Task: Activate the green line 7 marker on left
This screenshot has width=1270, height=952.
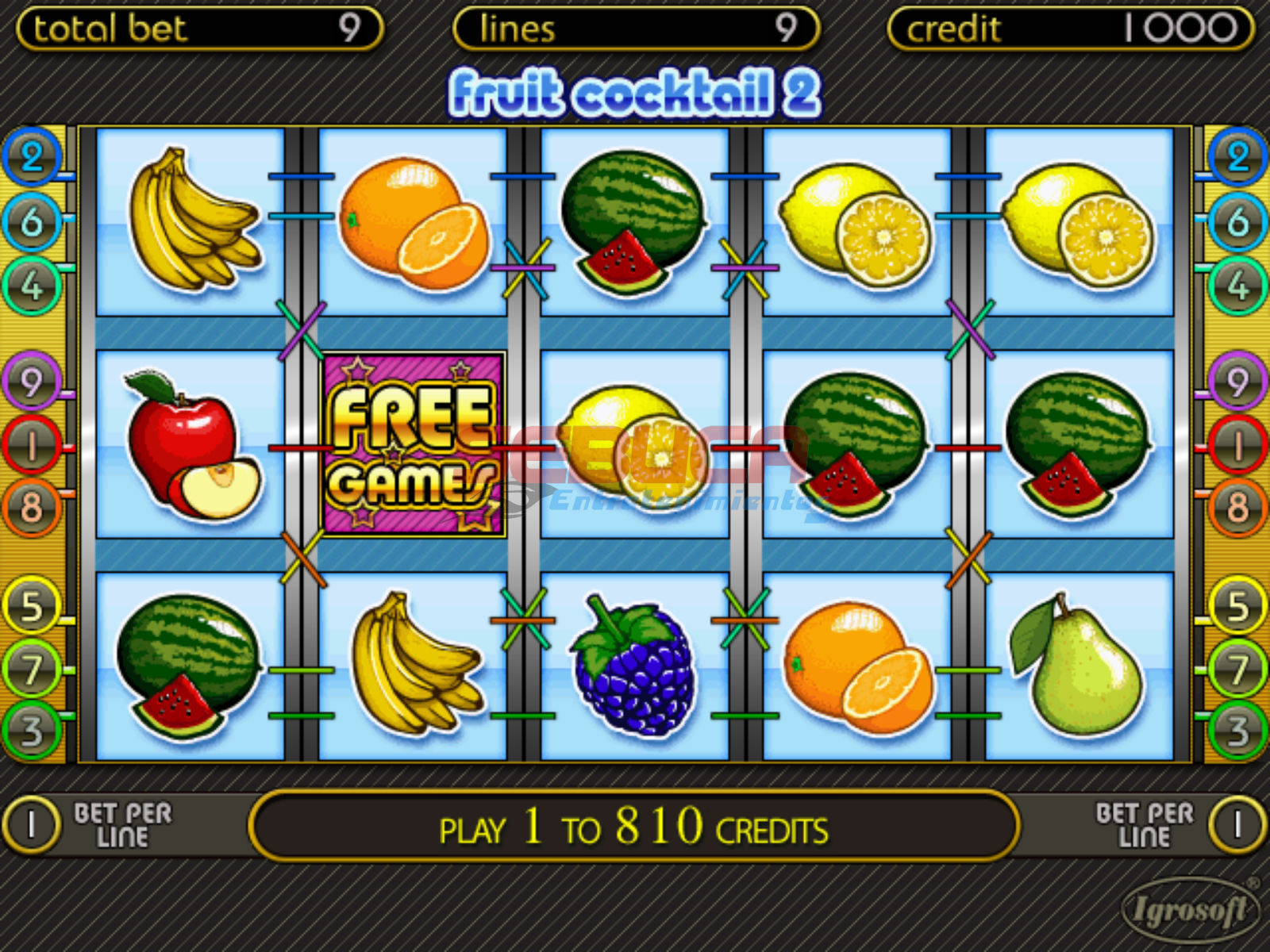Action: coord(32,670)
